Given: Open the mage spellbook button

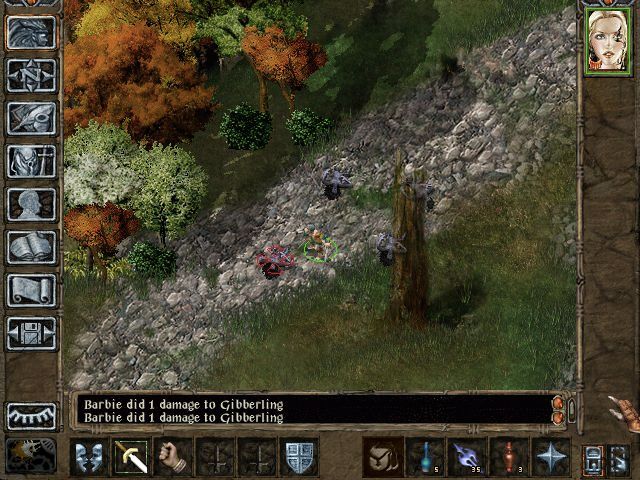Looking at the screenshot, I should click(x=31, y=247).
